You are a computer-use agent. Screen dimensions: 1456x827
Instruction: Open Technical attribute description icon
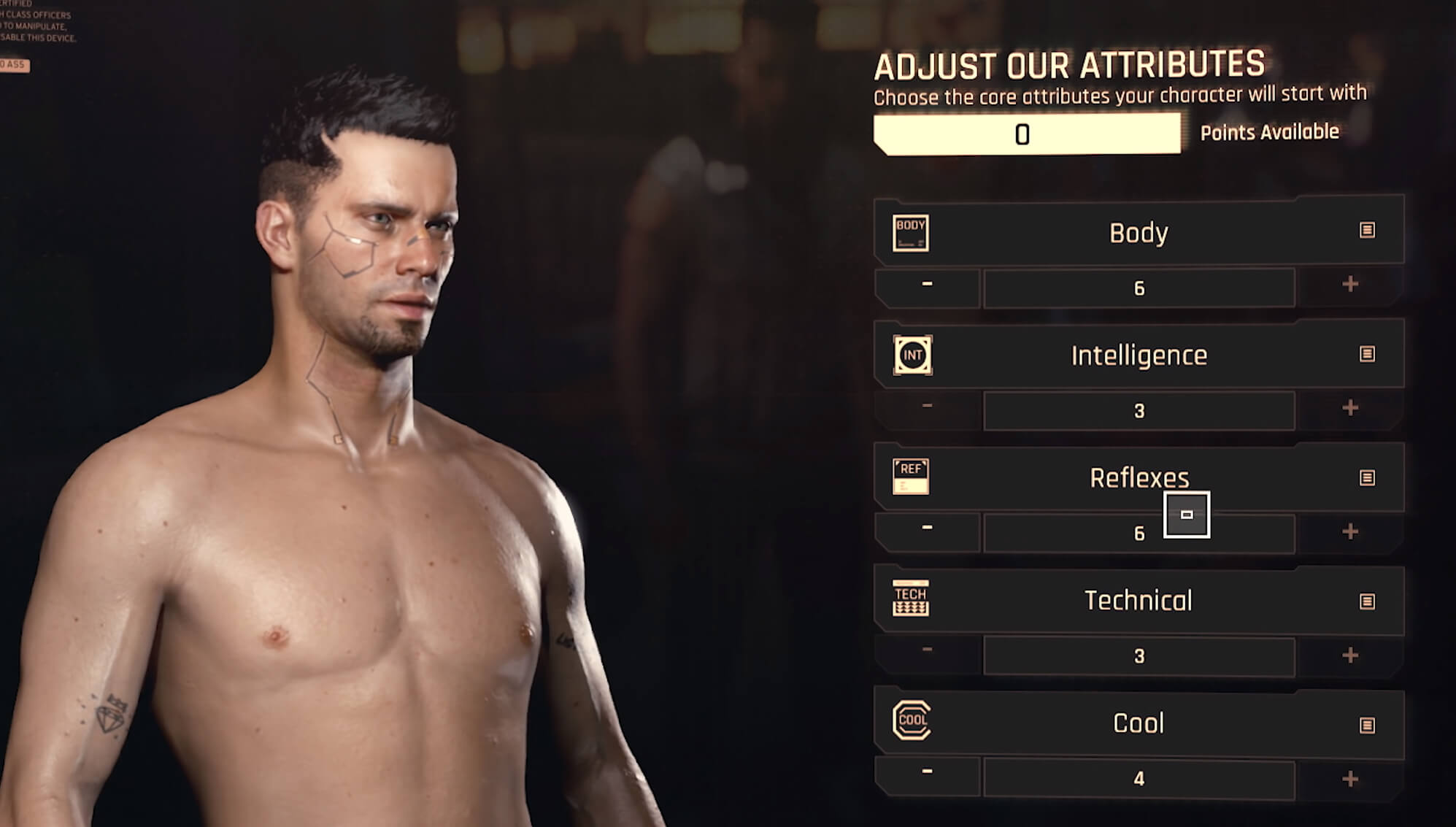coord(1367,601)
